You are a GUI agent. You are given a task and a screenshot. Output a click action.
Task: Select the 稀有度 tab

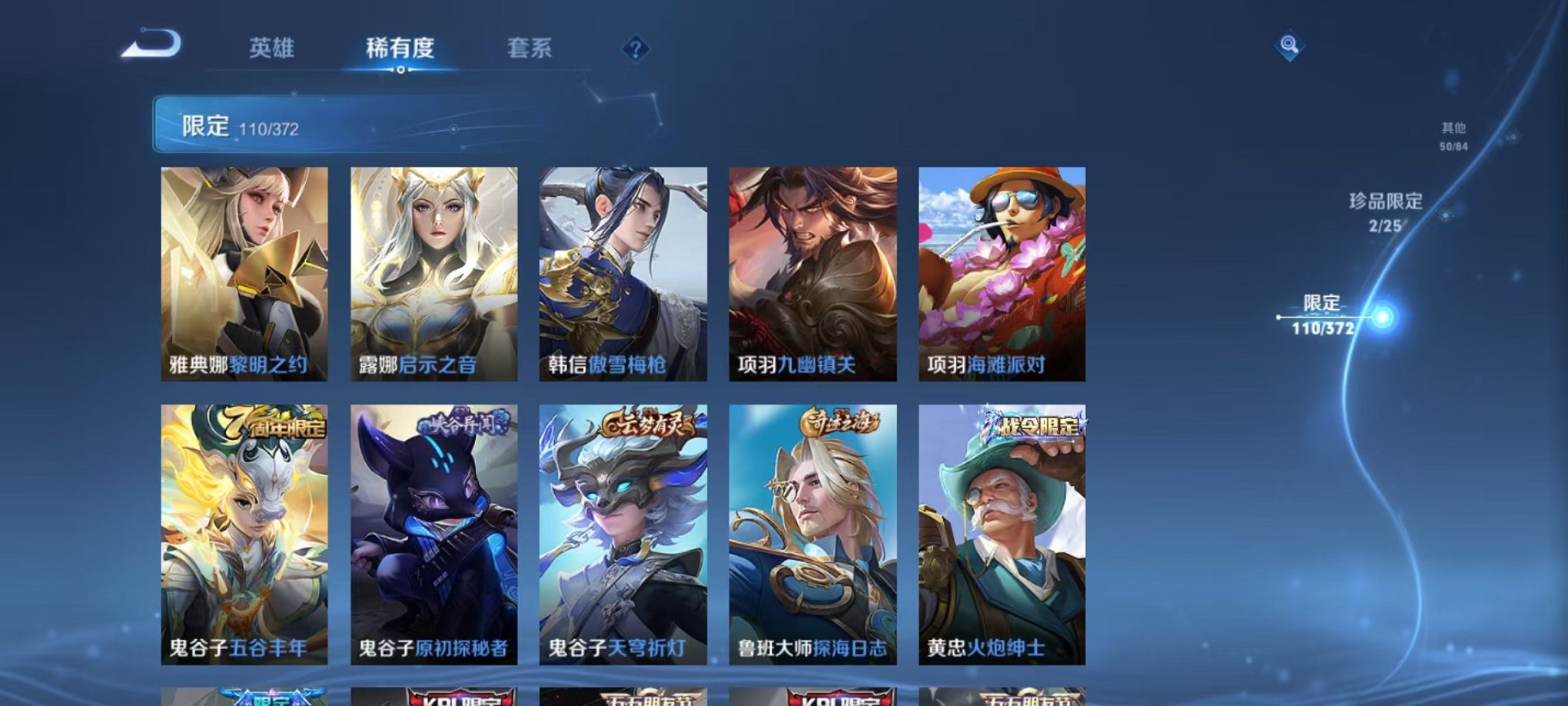pyautogui.click(x=400, y=48)
